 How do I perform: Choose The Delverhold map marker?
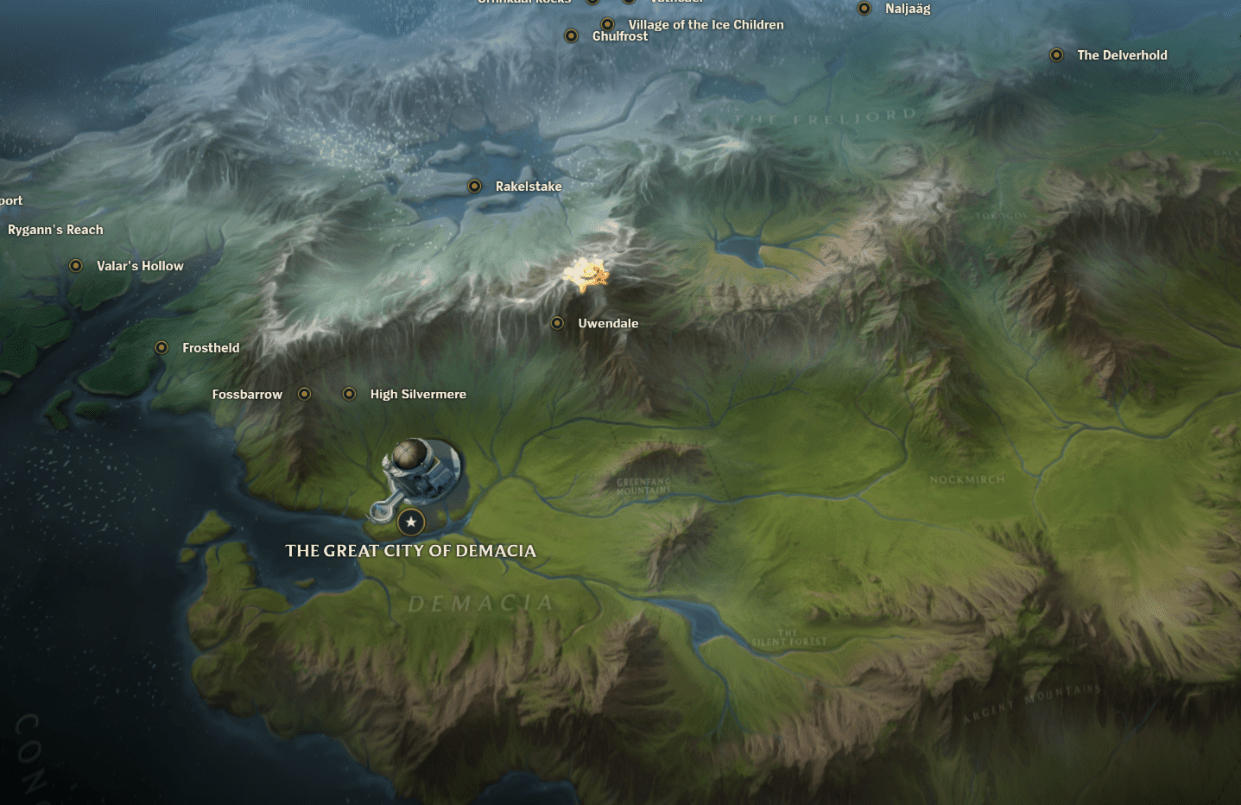(x=1056, y=55)
